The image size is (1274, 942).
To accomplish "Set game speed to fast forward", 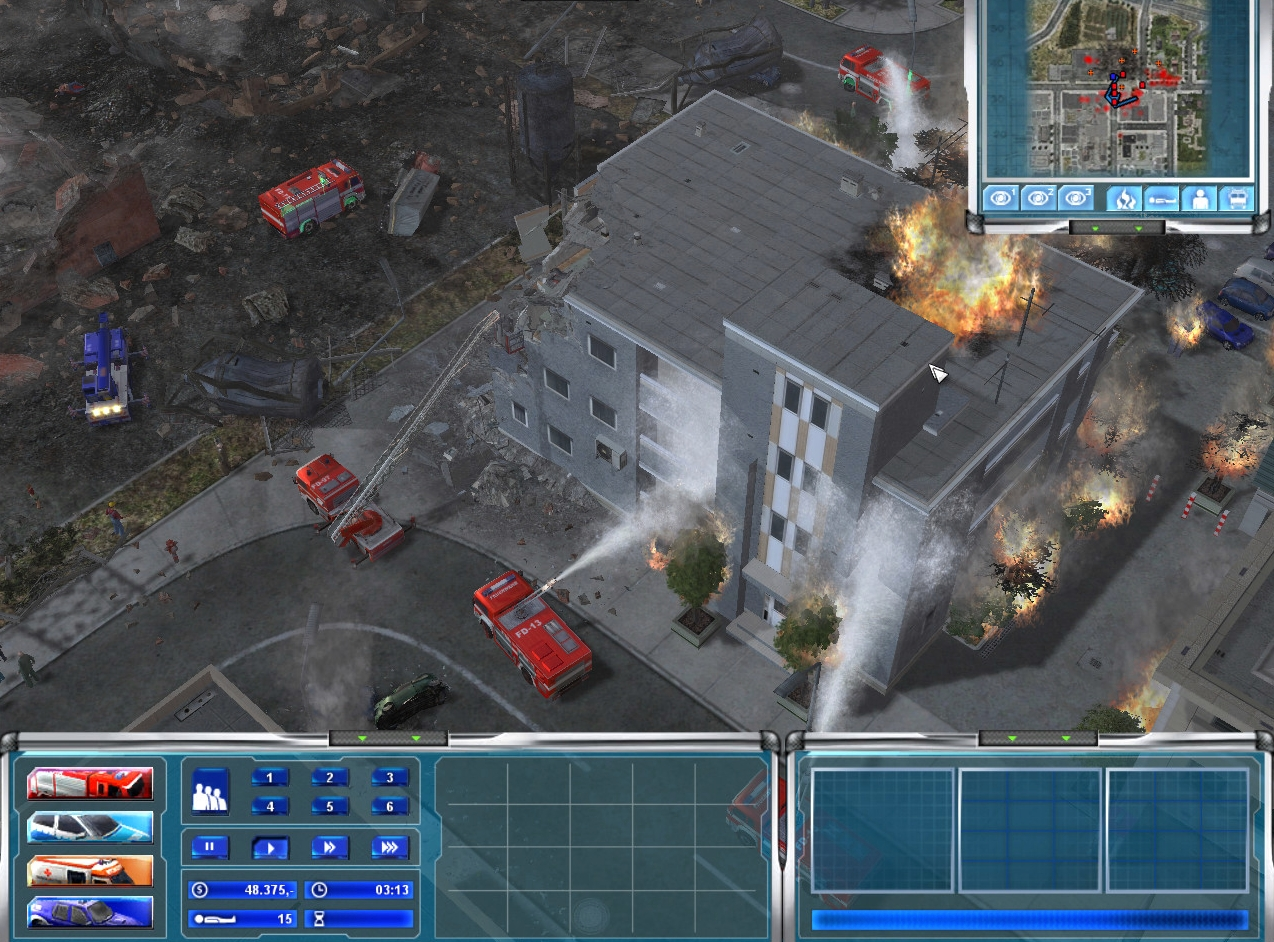I will (x=330, y=847).
